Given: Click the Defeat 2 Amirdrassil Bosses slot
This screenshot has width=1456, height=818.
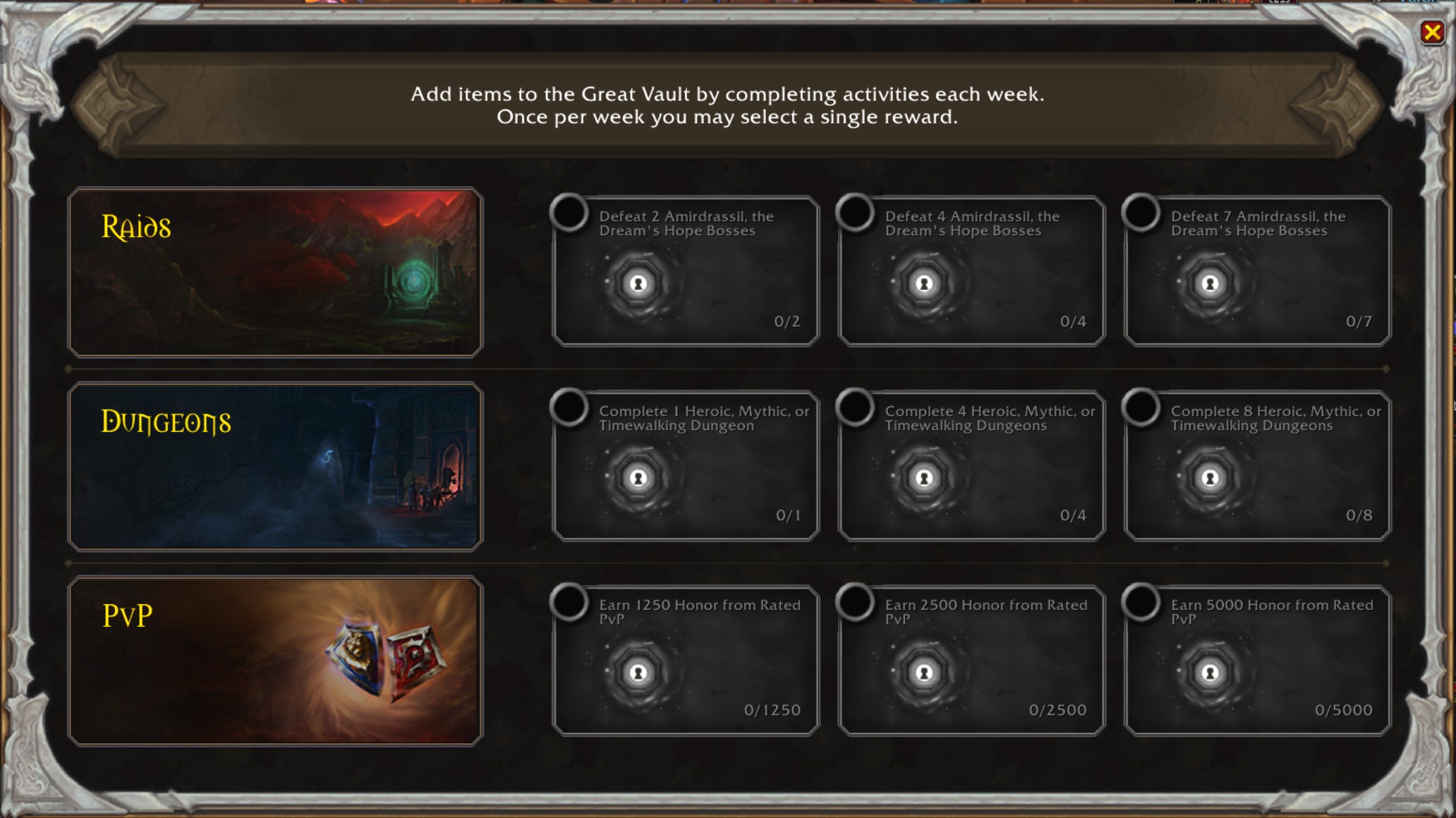Looking at the screenshot, I should point(686,272).
